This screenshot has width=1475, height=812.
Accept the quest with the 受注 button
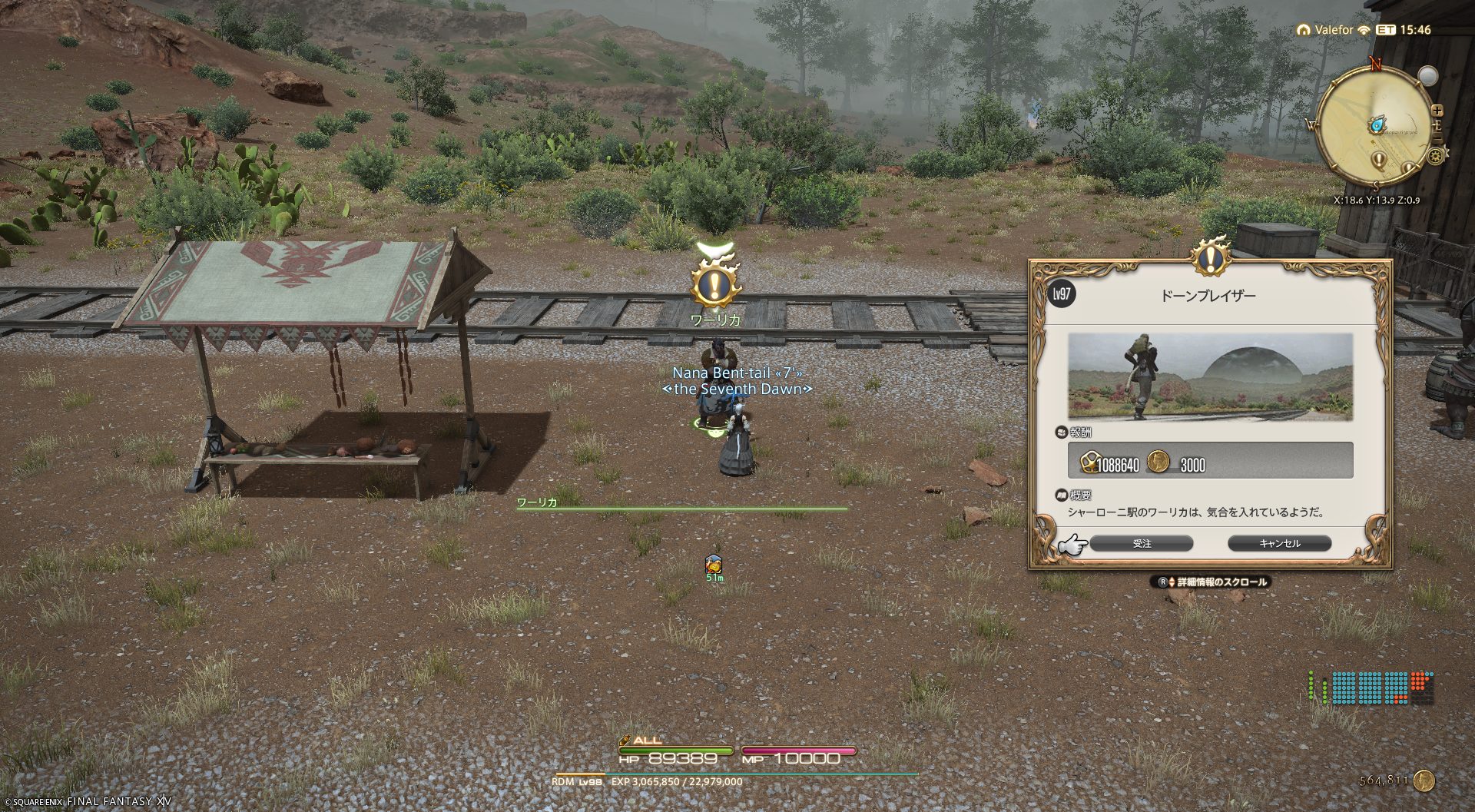pos(1141,543)
